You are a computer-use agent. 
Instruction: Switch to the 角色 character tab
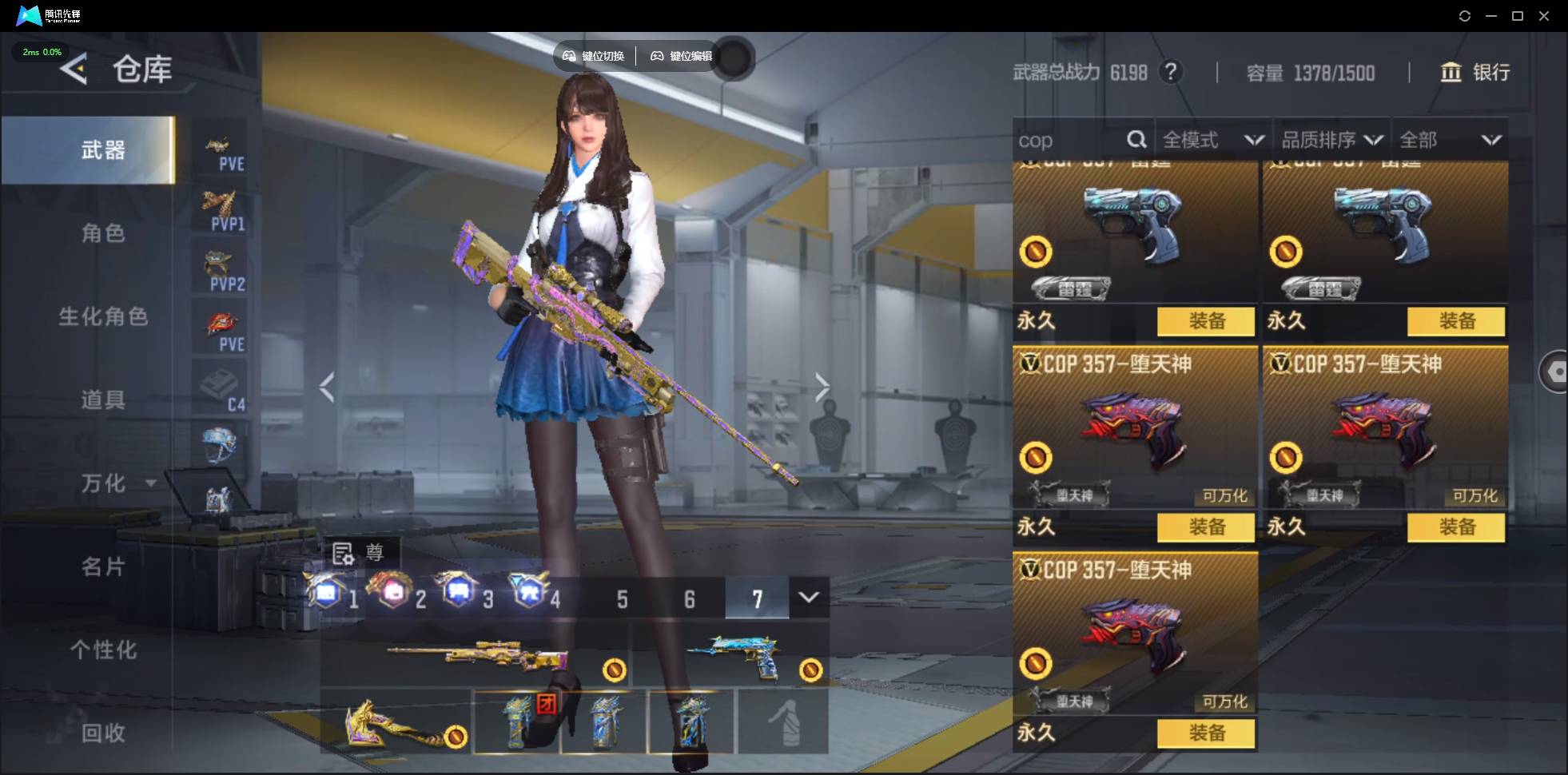pyautogui.click(x=103, y=233)
